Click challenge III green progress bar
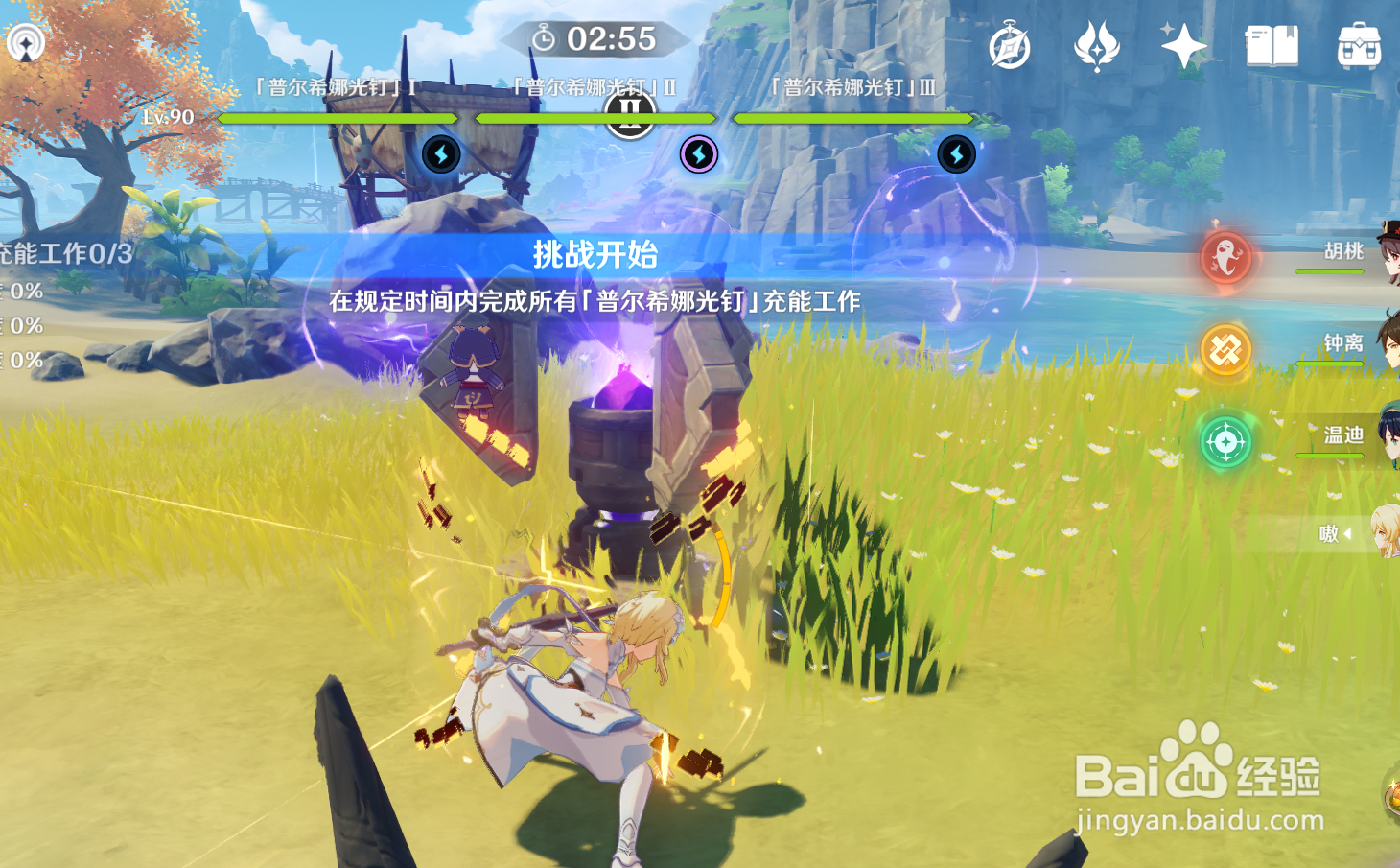Viewport: 1400px width, 868px height. click(x=852, y=118)
